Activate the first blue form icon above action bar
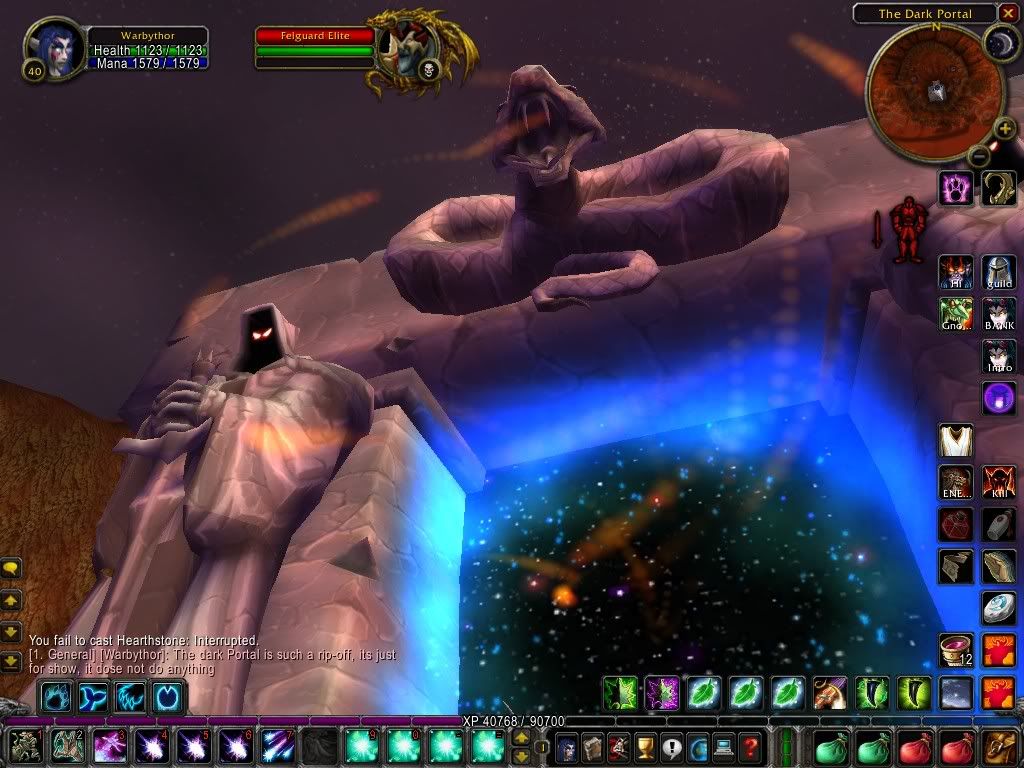This screenshot has height=768, width=1024. pyautogui.click(x=56, y=696)
